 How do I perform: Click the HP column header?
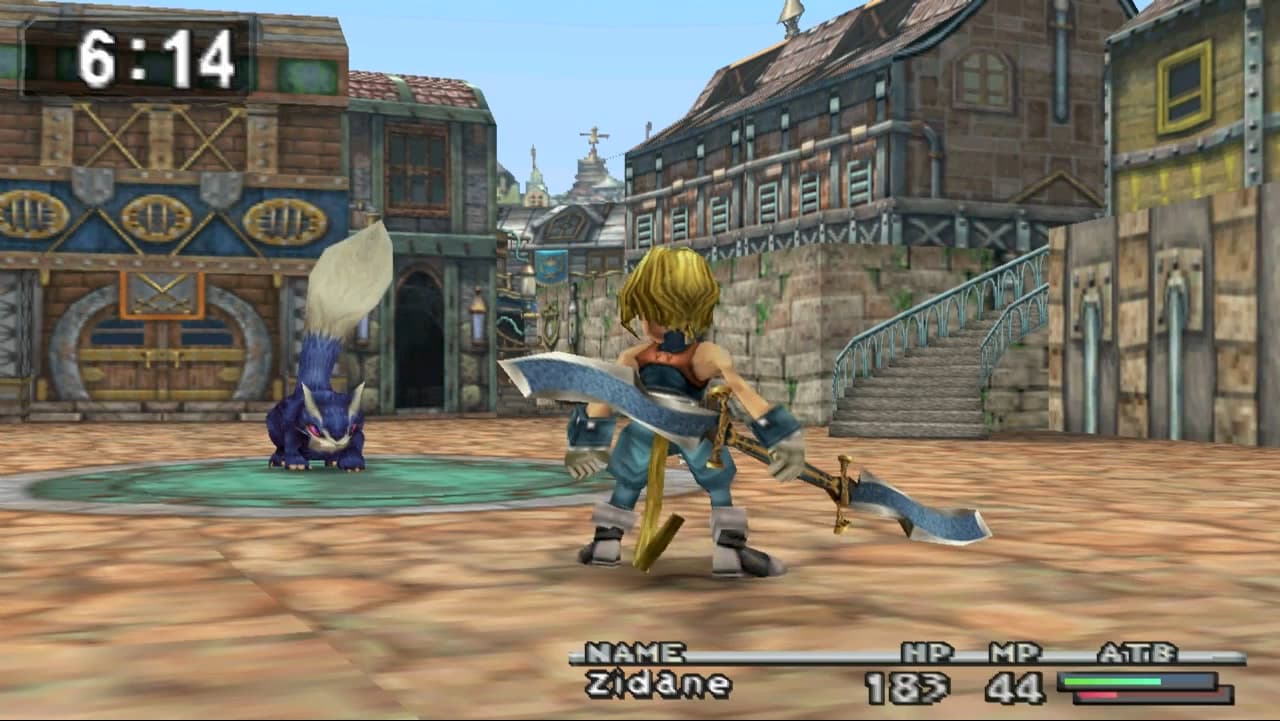click(x=928, y=650)
